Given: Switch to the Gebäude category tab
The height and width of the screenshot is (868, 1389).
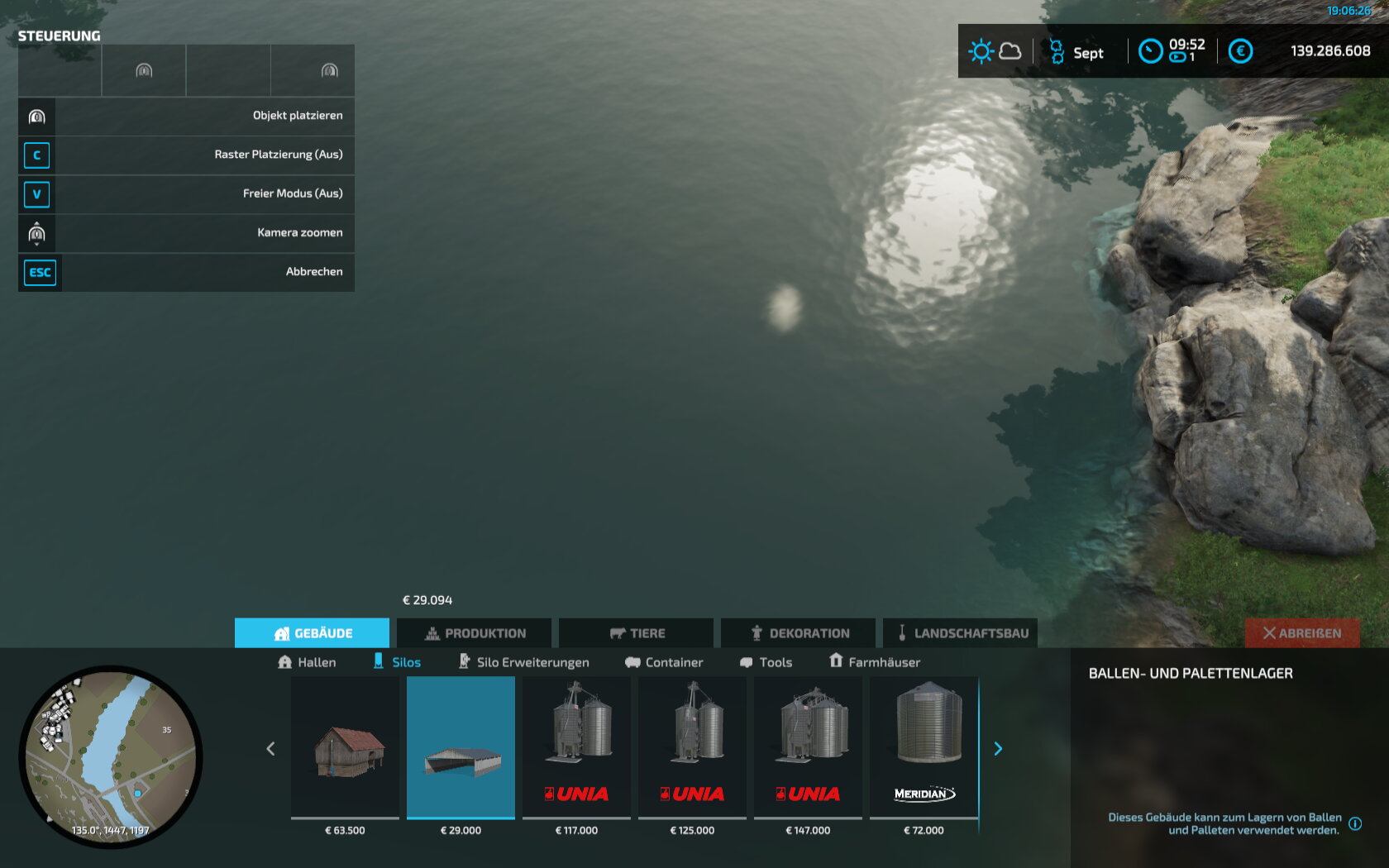Looking at the screenshot, I should (x=312, y=633).
